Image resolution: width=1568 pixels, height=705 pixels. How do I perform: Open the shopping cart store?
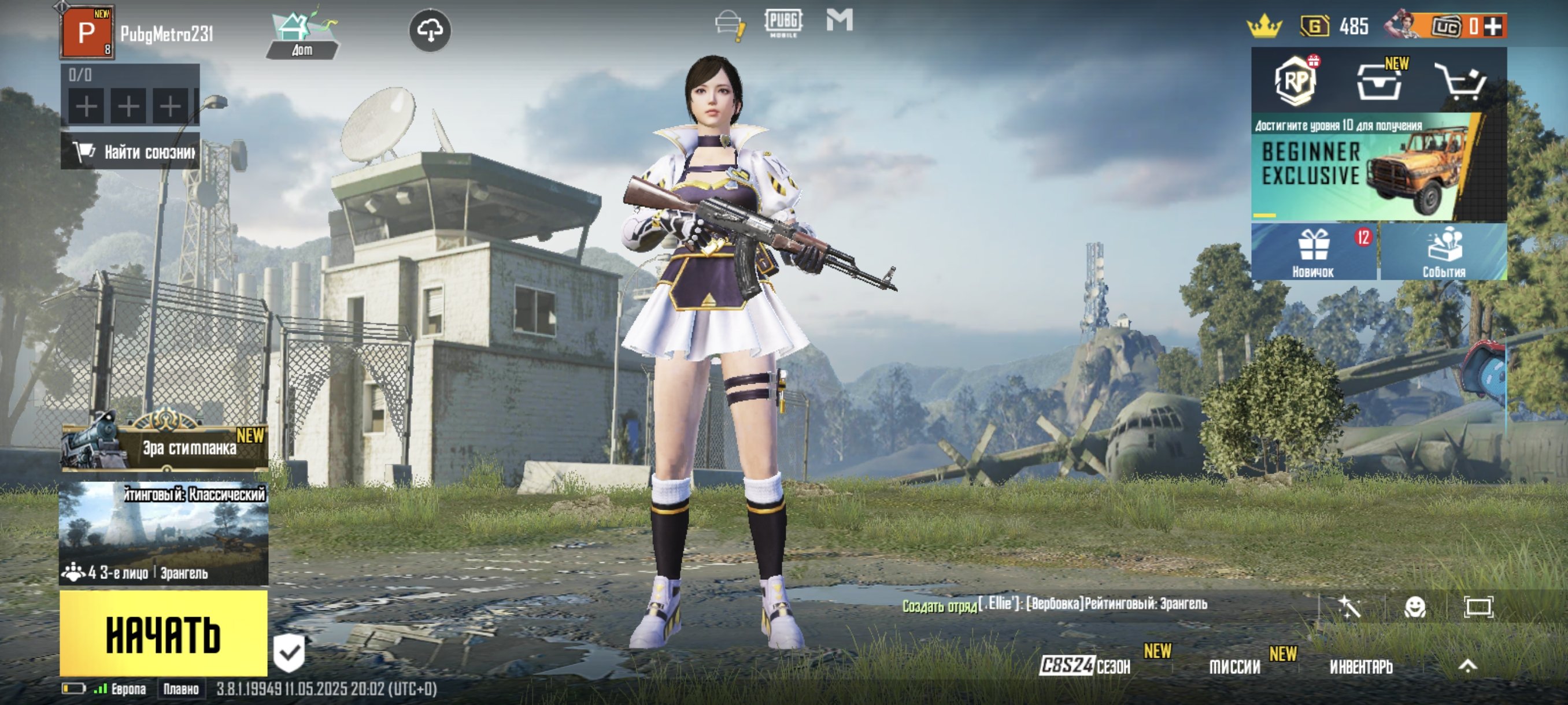click(x=1460, y=81)
